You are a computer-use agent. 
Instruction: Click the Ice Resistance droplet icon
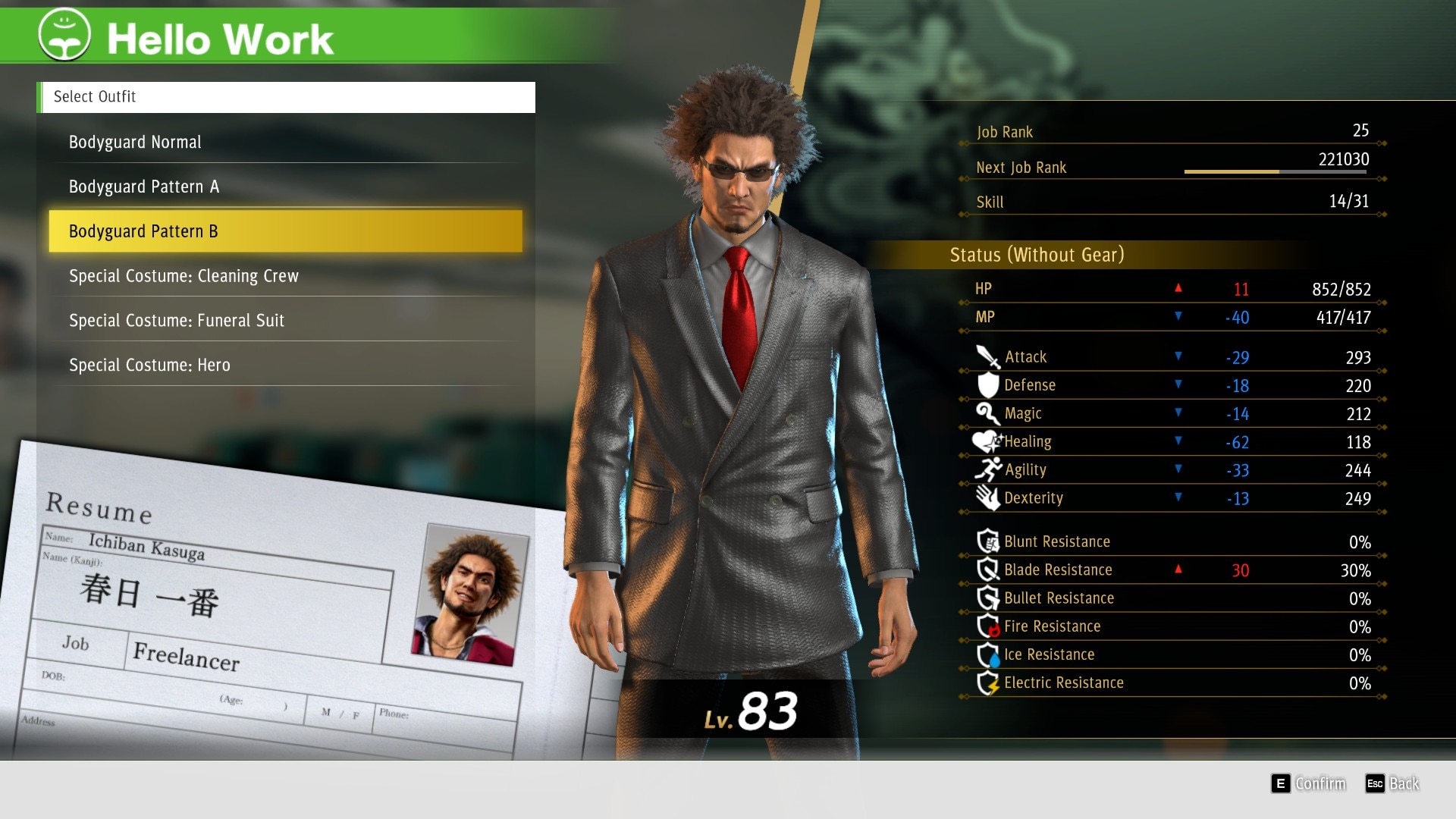(988, 654)
